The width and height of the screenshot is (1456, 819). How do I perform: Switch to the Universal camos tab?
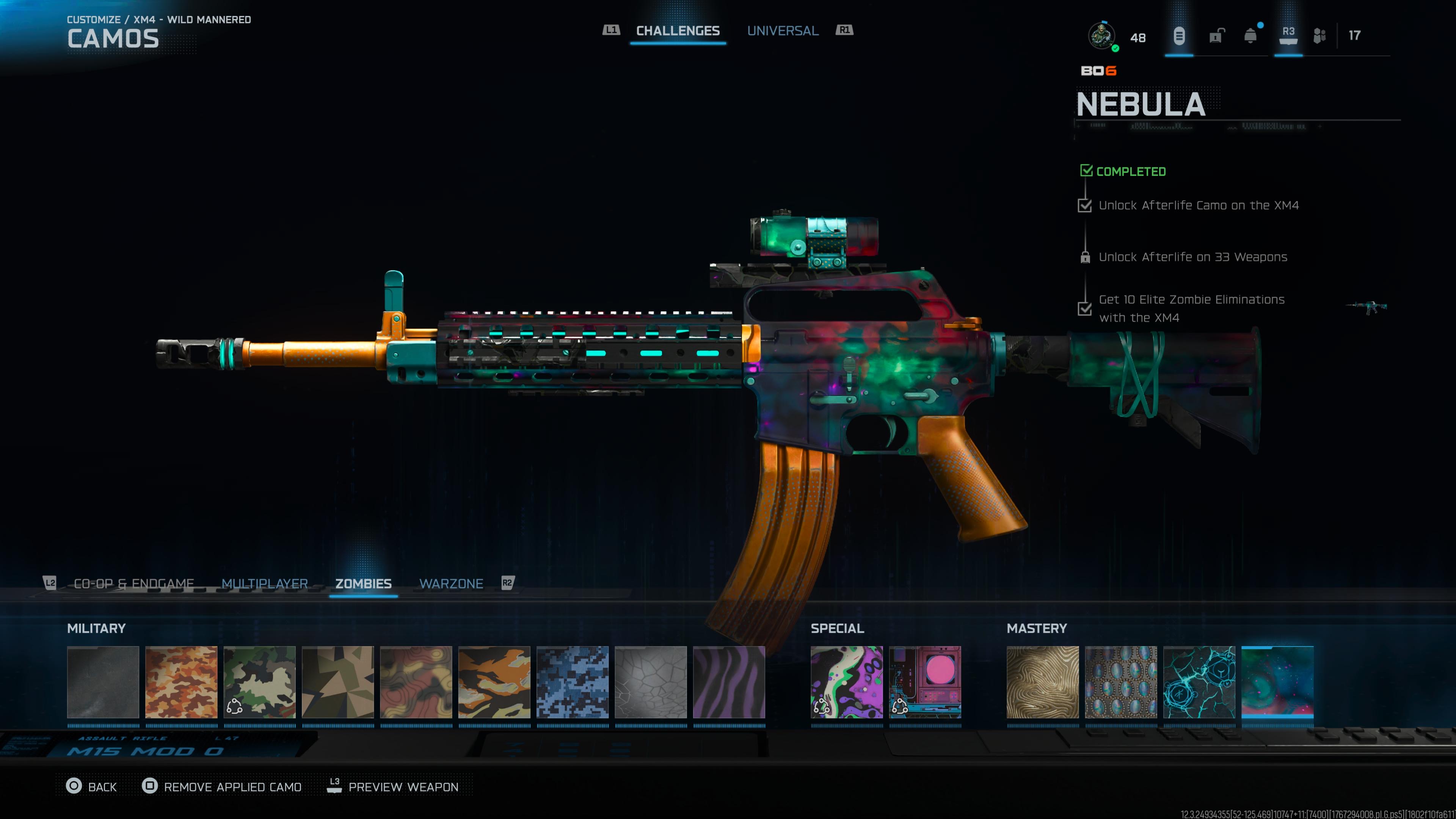782,31
